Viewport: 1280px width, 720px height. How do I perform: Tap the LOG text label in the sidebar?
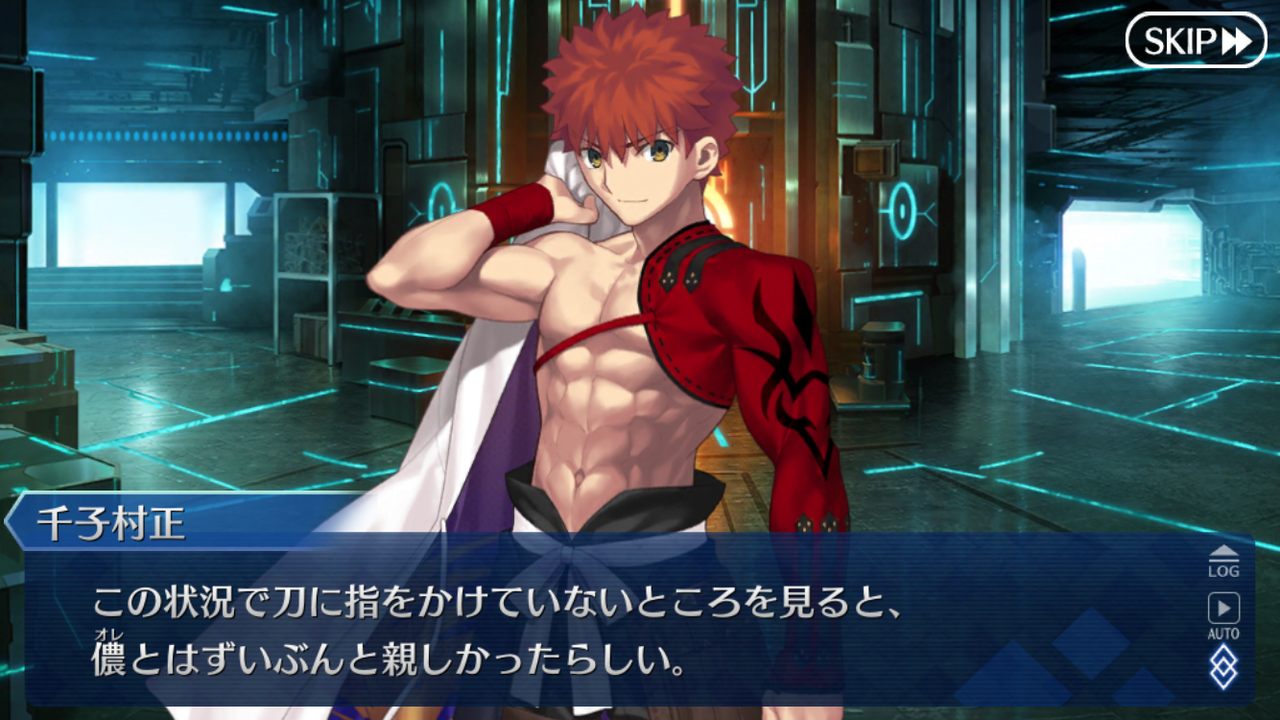[1224, 570]
